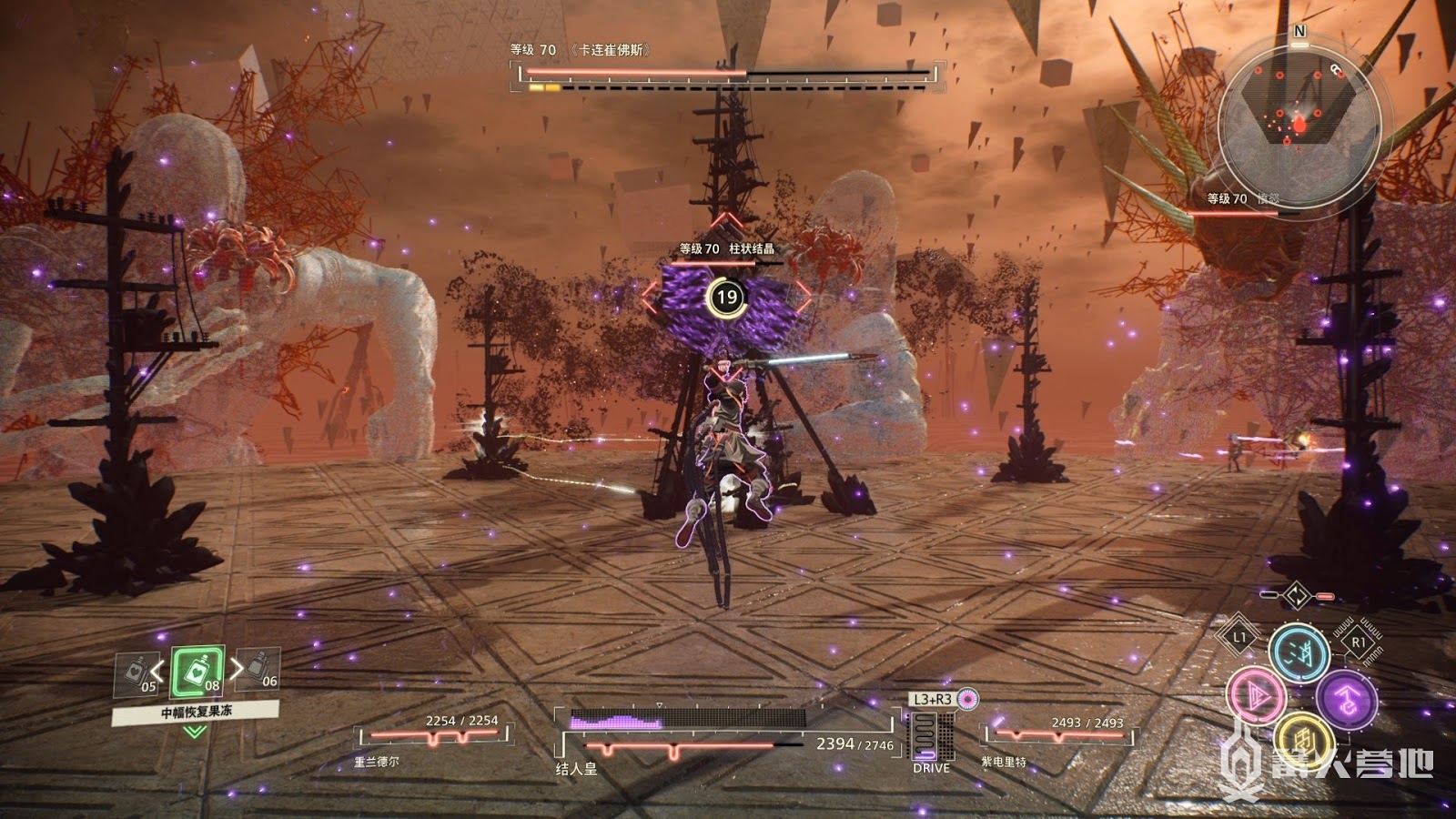Select the DRIVE gauge indicator

point(930,736)
